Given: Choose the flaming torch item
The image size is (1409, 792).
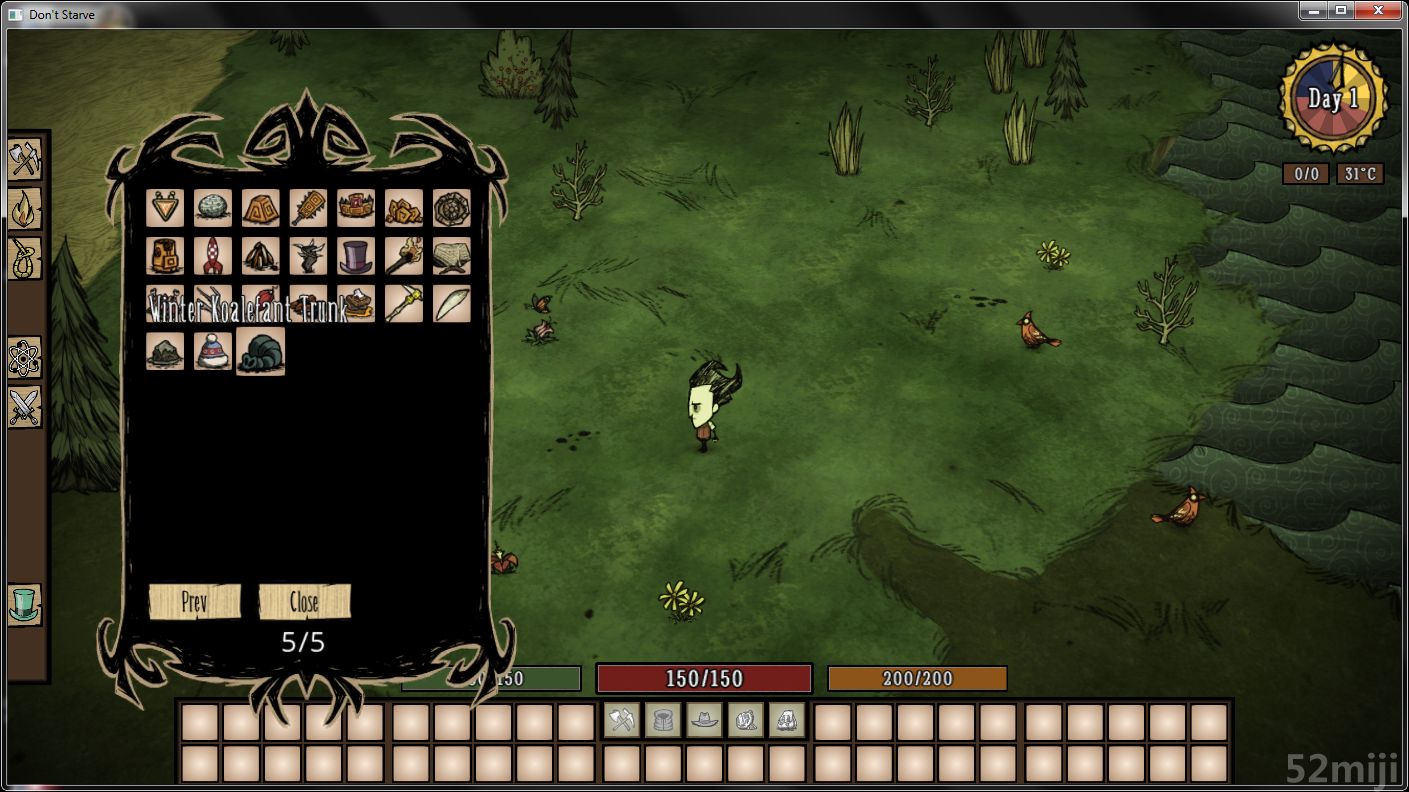Looking at the screenshot, I should coord(404,256).
